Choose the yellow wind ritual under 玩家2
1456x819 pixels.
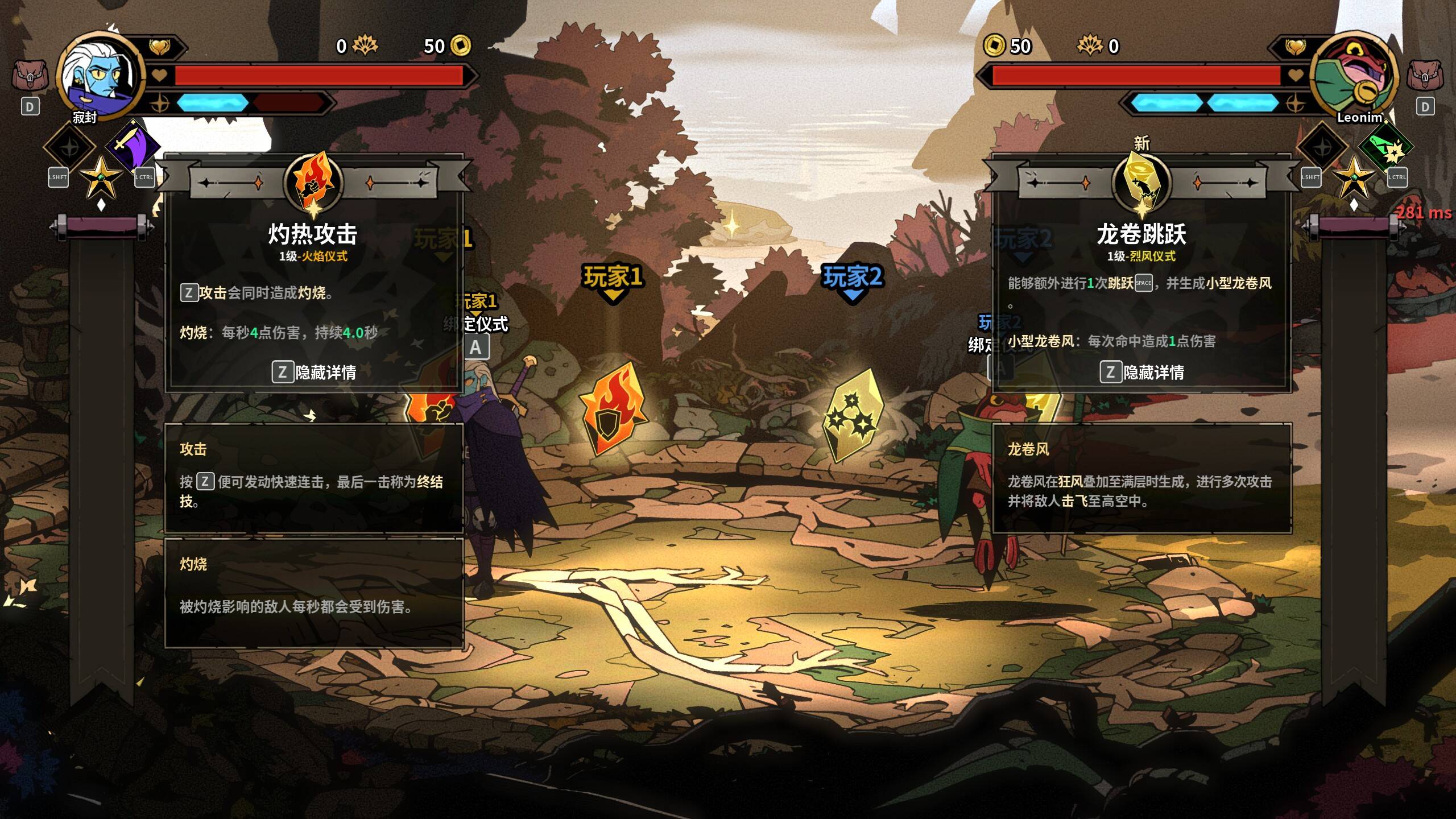pyautogui.click(x=853, y=414)
